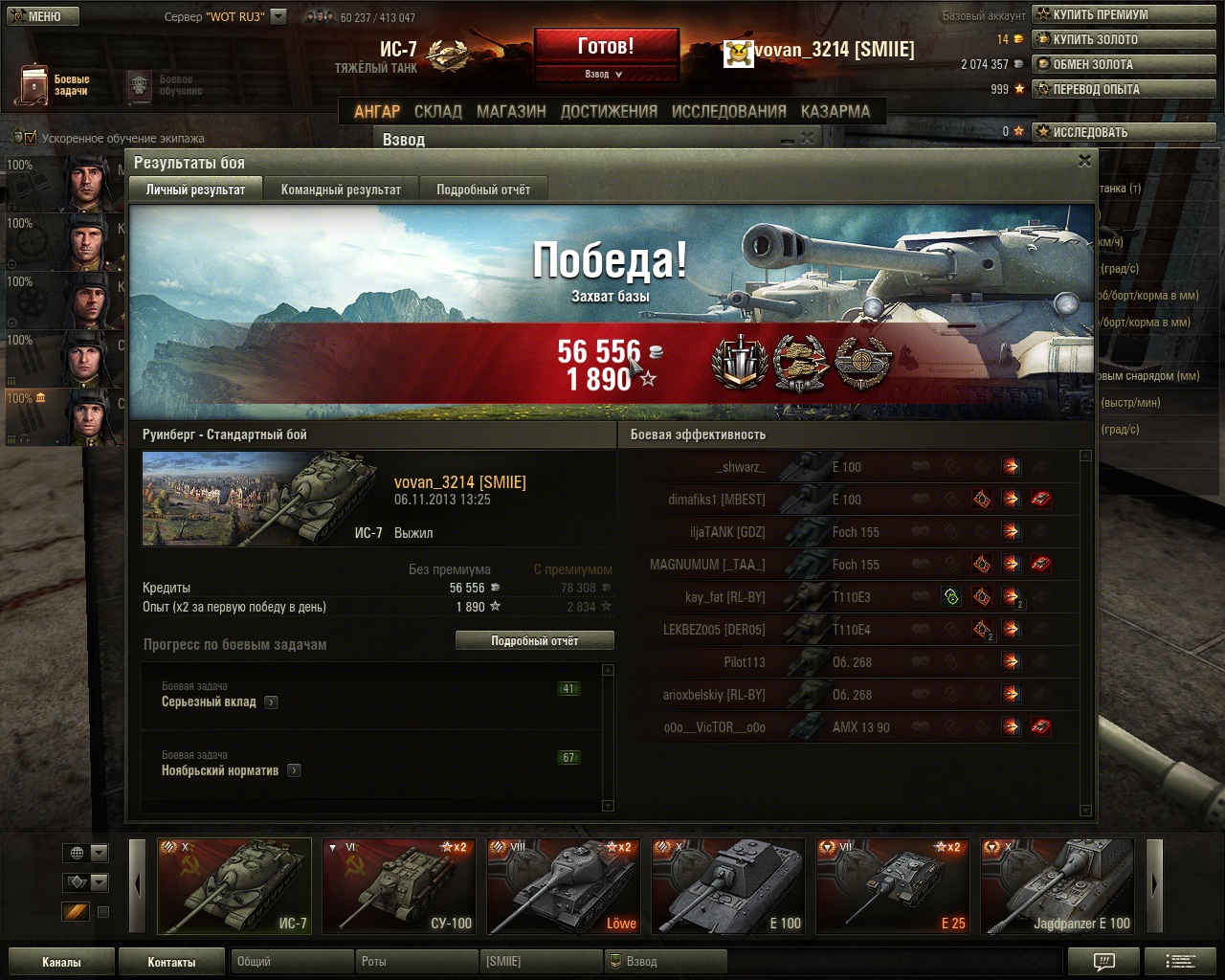Open the server selection dropdown

[x=278, y=16]
